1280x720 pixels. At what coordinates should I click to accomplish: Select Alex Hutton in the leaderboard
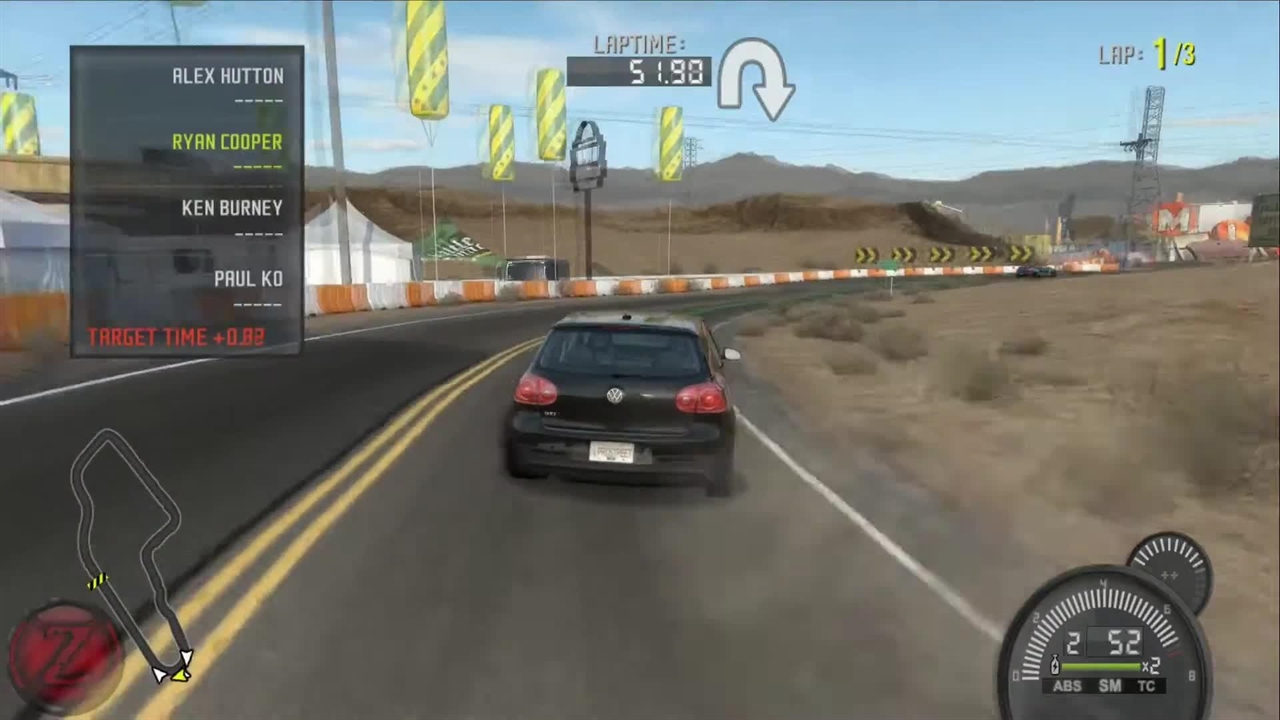click(x=227, y=76)
